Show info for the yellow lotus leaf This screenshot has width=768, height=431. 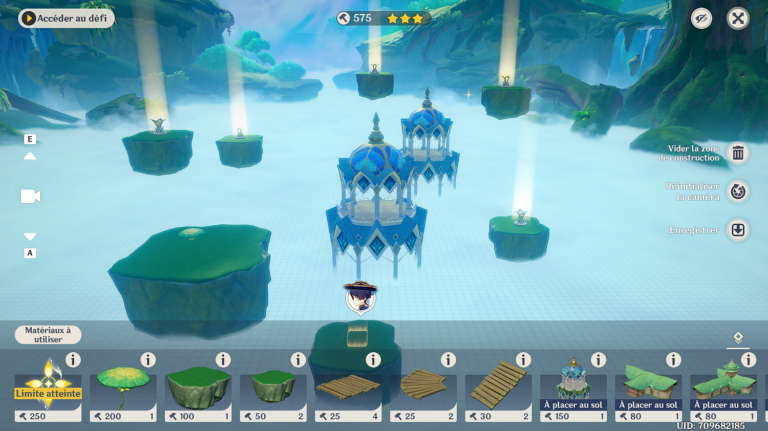click(x=148, y=360)
